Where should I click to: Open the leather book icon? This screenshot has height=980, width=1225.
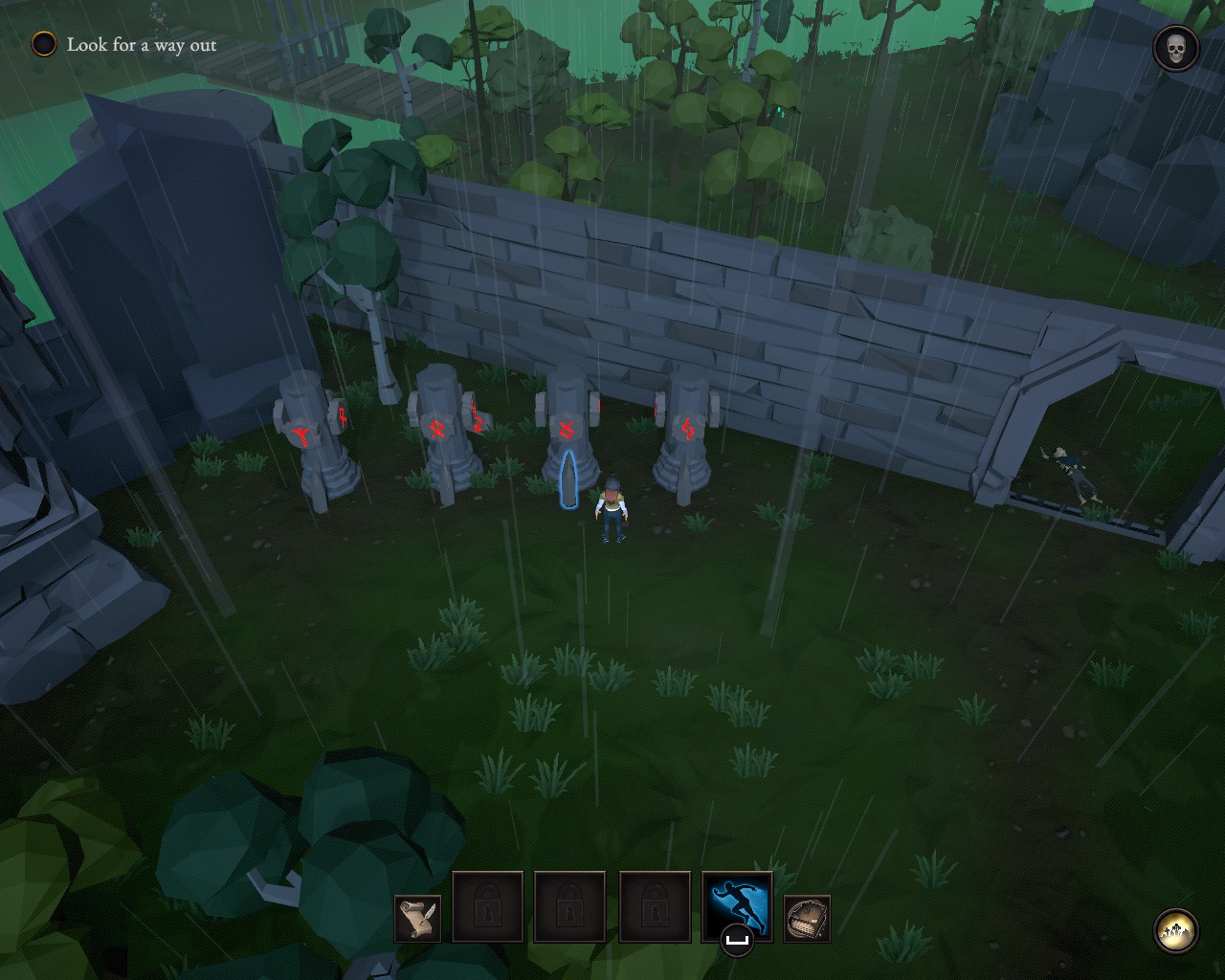807,919
